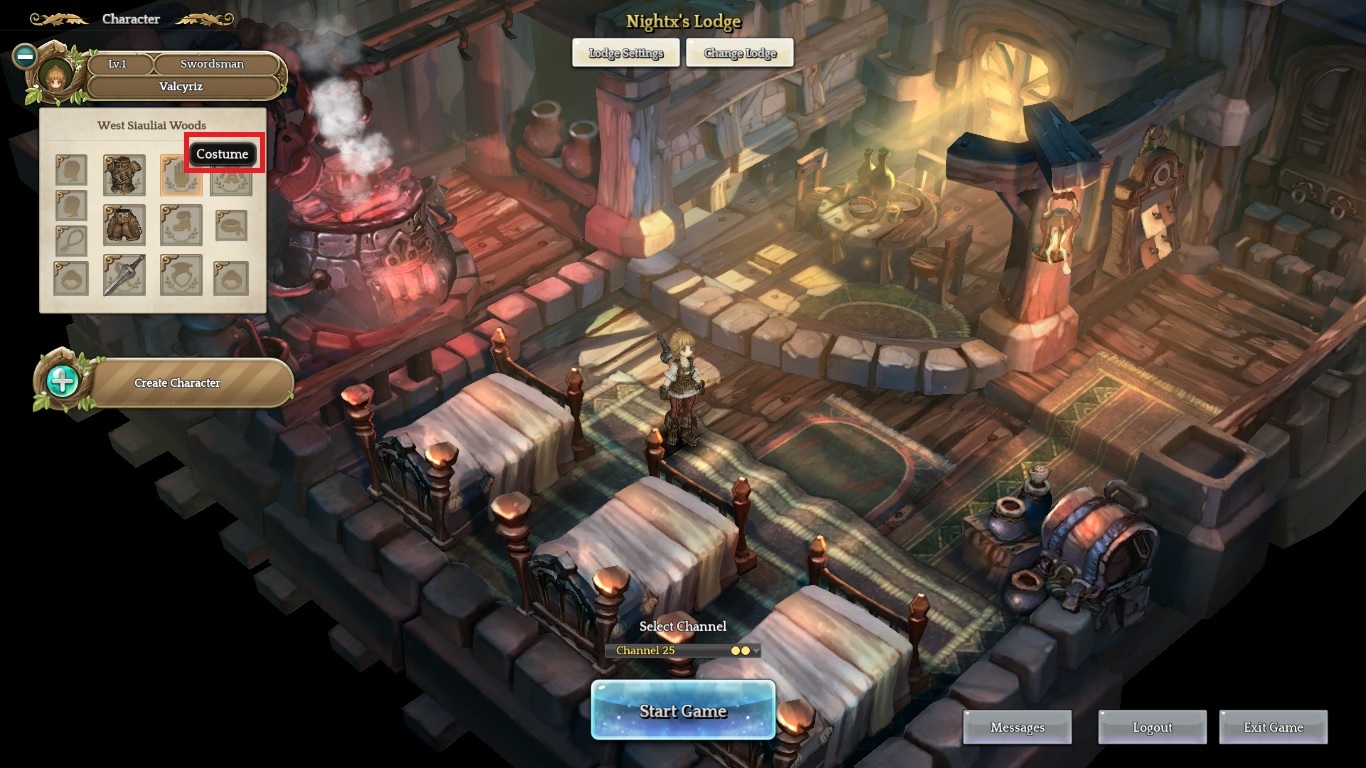Select the empty boots equipment slot
The height and width of the screenshot is (768, 1366).
click(180, 225)
